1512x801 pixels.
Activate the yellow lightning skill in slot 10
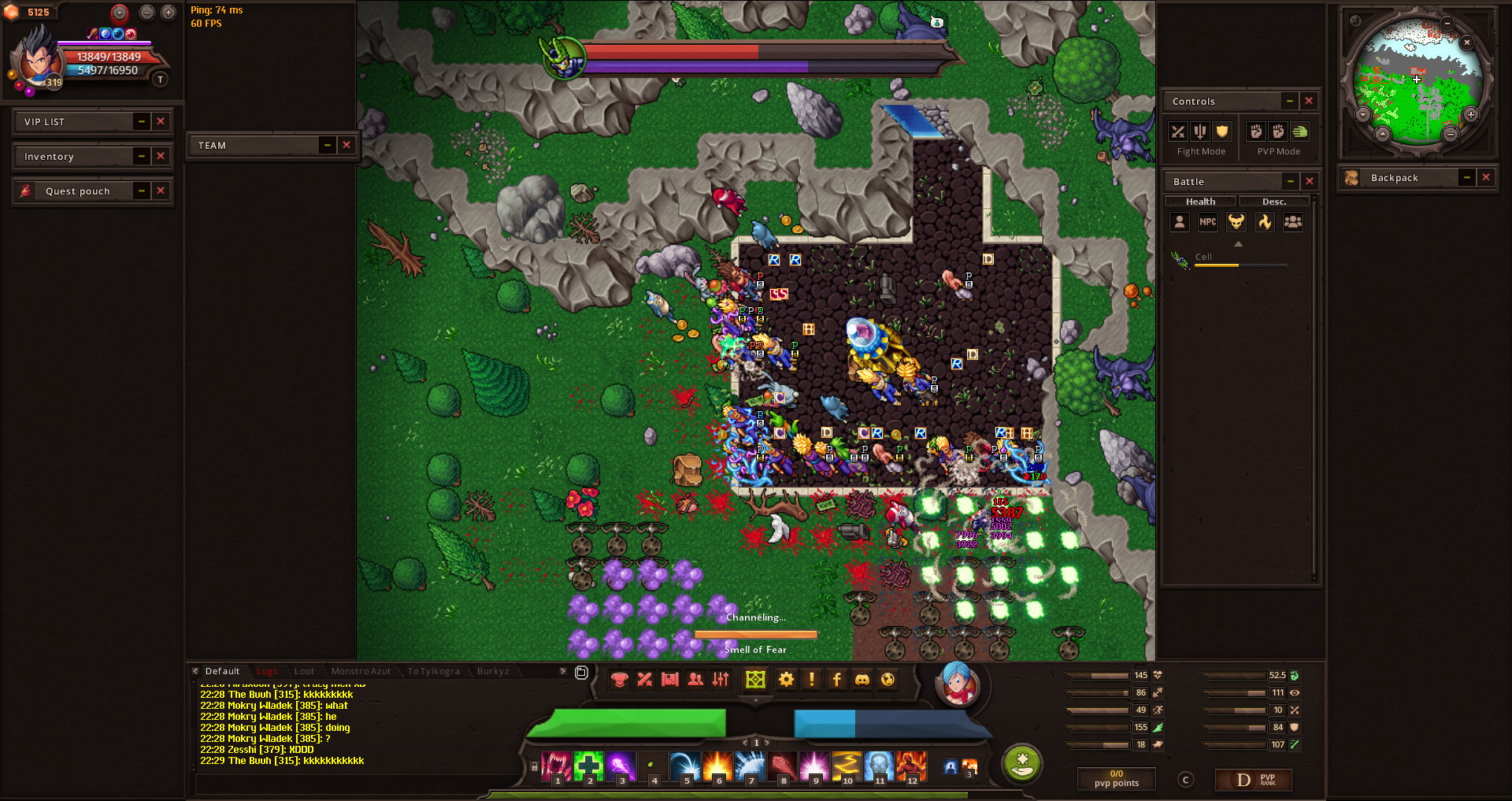click(x=846, y=766)
